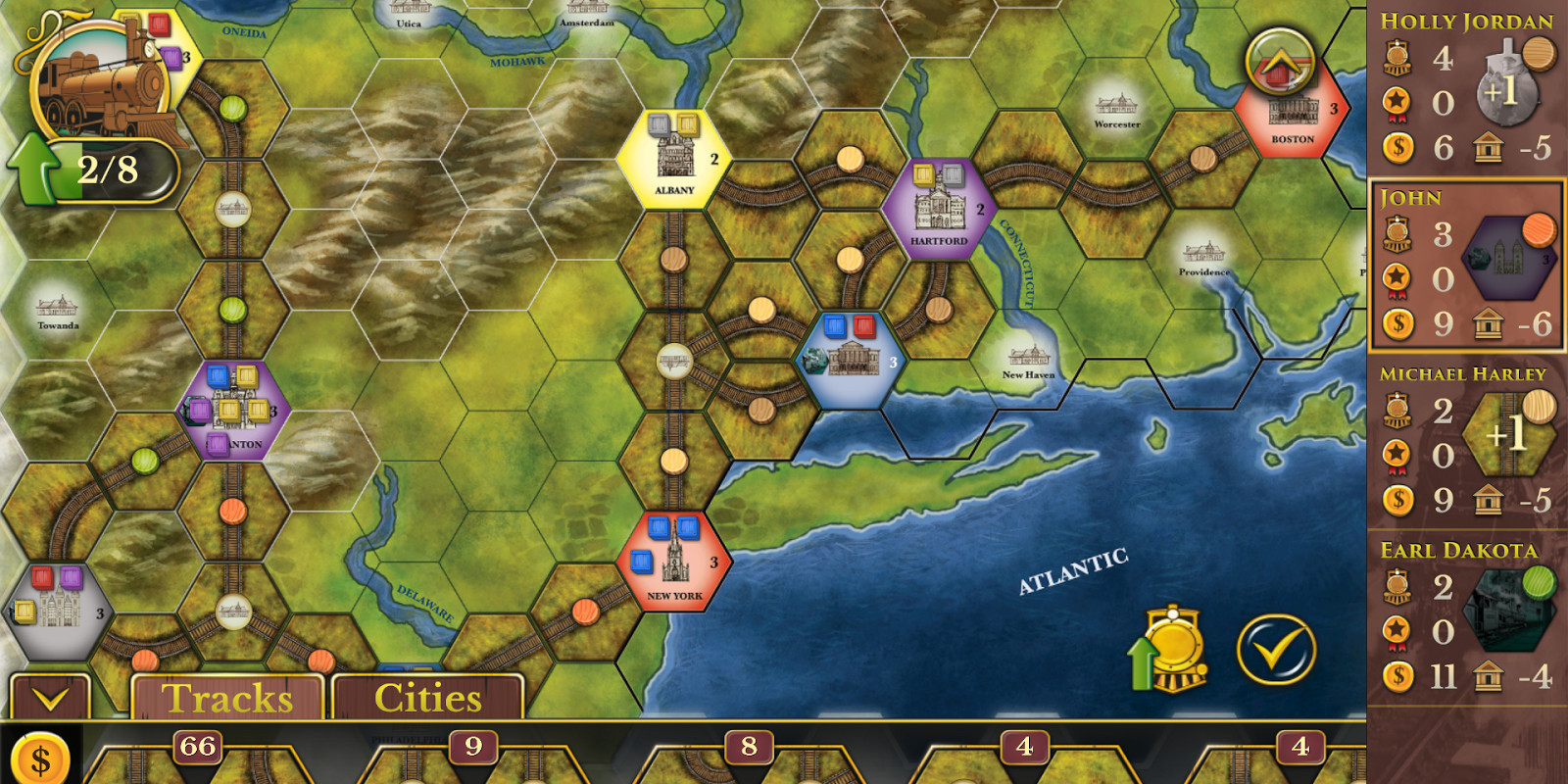Select the New York city tile

click(x=674, y=562)
